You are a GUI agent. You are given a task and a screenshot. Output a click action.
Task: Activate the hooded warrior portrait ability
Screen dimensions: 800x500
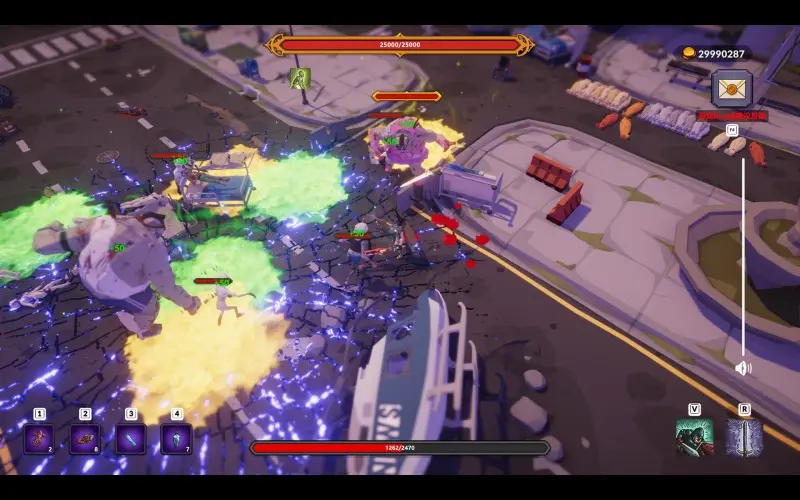(x=694, y=437)
